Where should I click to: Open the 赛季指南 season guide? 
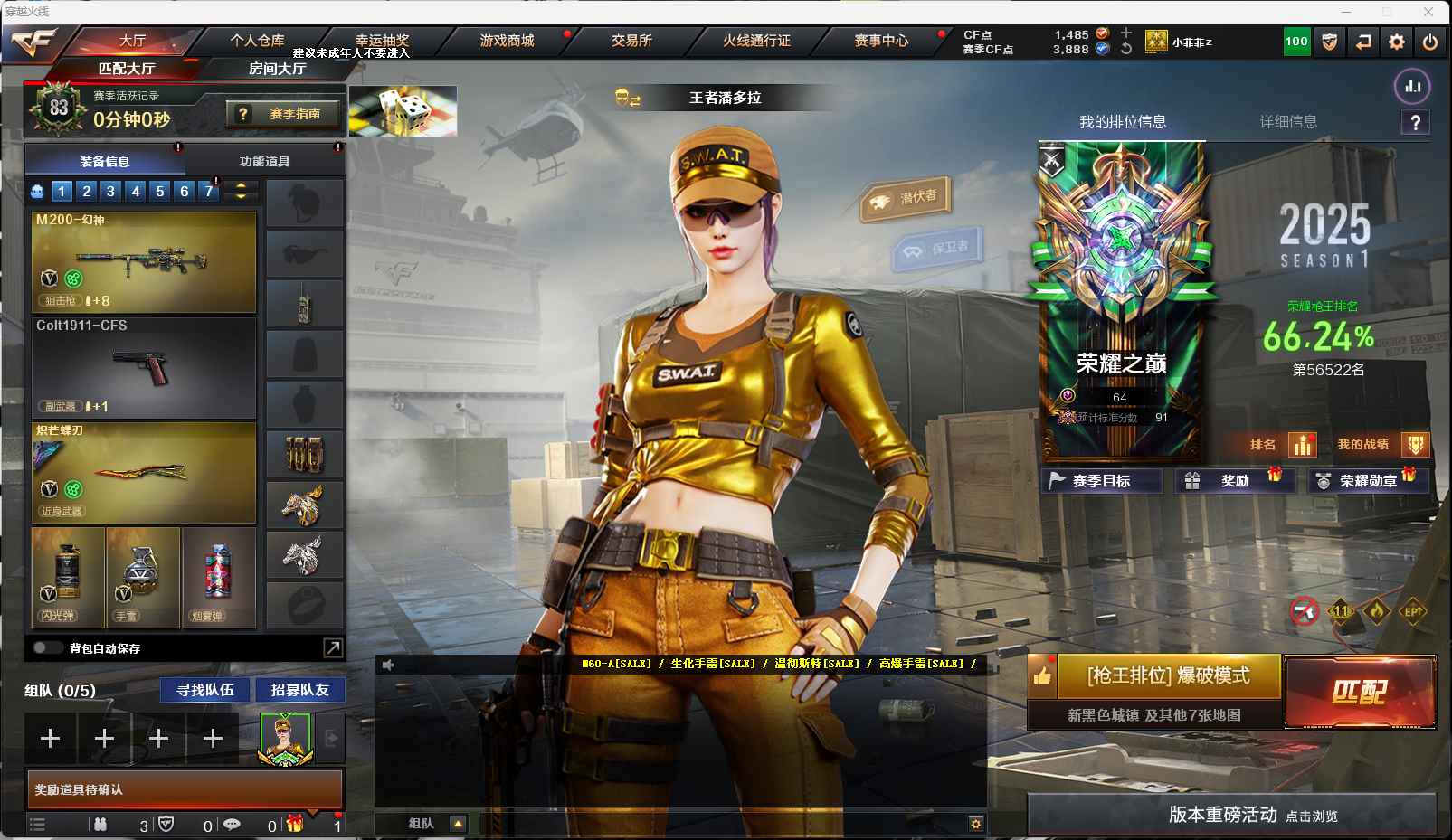point(284,114)
